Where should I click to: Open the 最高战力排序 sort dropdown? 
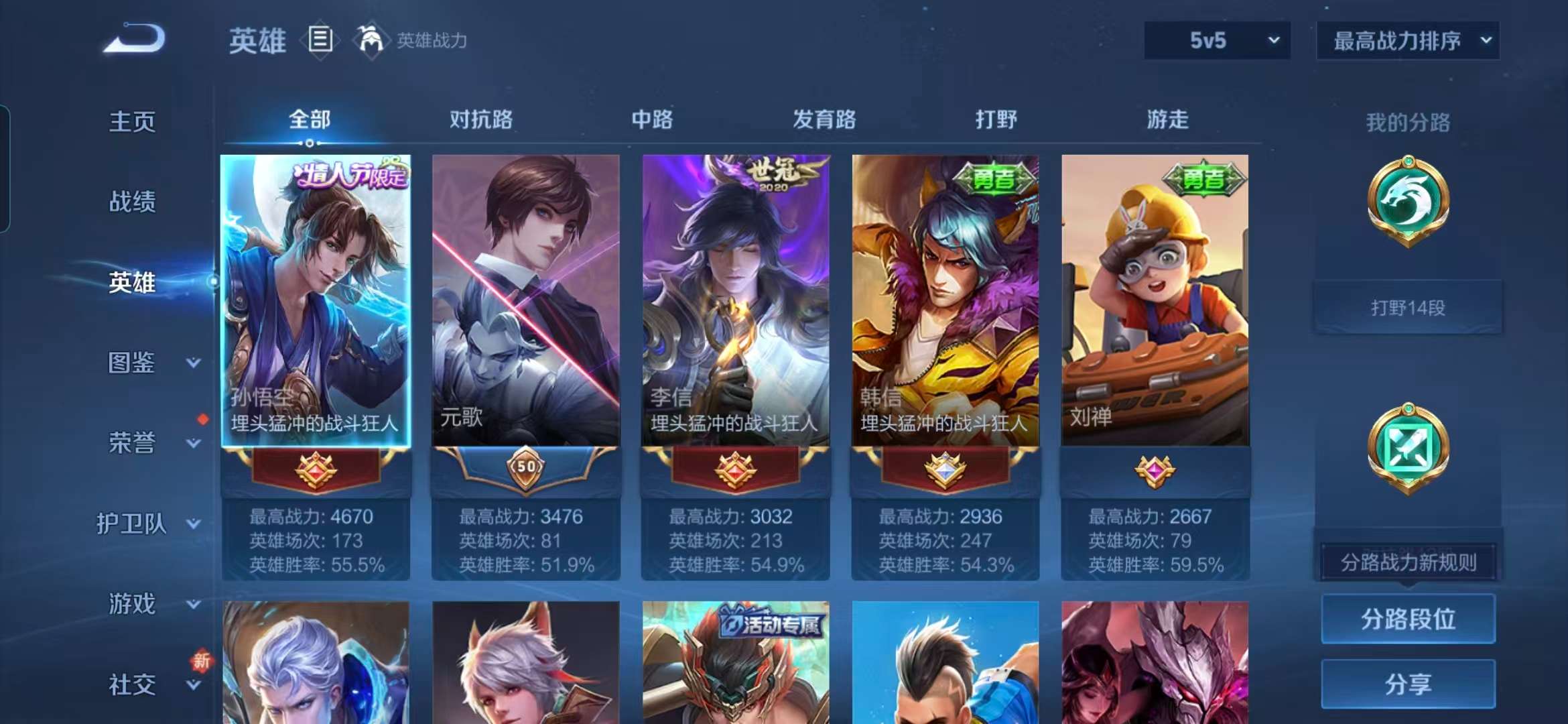click(x=1407, y=40)
